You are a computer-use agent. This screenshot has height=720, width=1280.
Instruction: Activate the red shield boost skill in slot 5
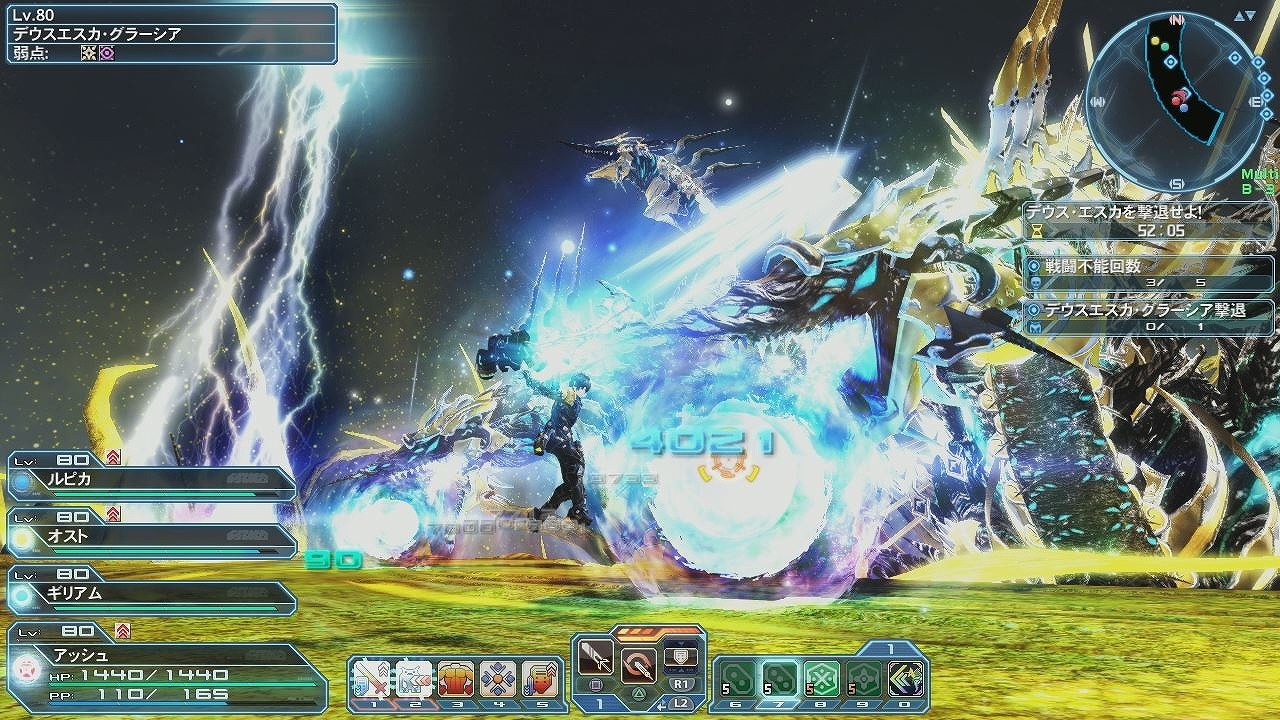coord(540,679)
